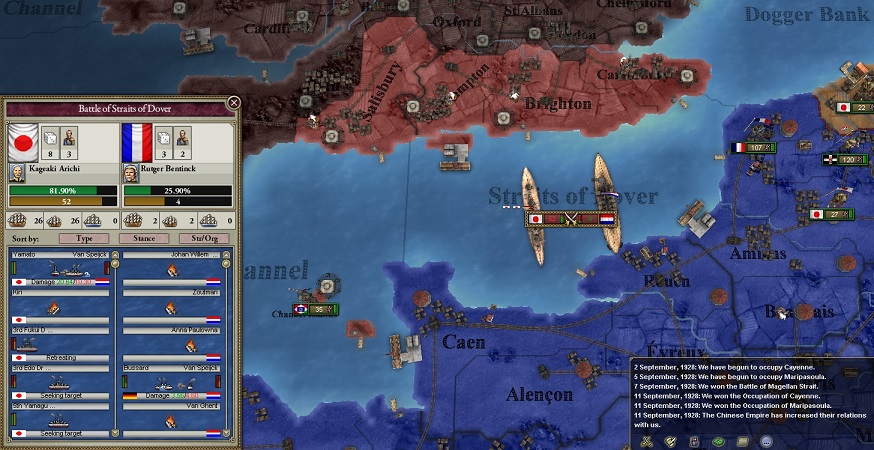Toggle the green money log filter

717,441
